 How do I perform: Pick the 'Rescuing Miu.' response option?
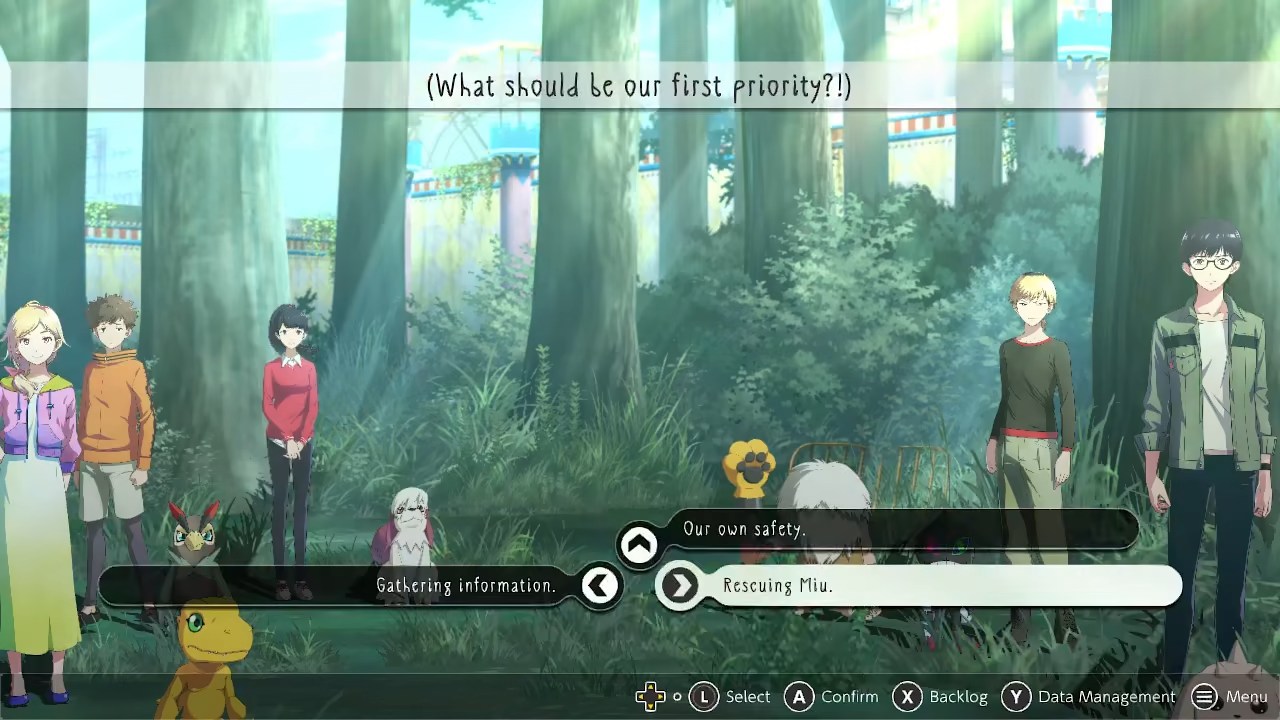[x=778, y=586]
